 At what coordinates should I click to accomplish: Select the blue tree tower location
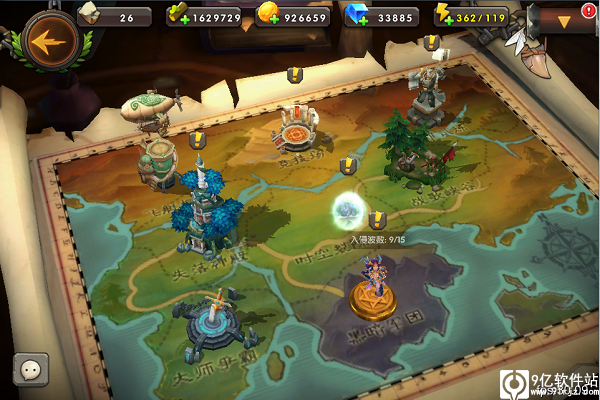[x=208, y=212]
